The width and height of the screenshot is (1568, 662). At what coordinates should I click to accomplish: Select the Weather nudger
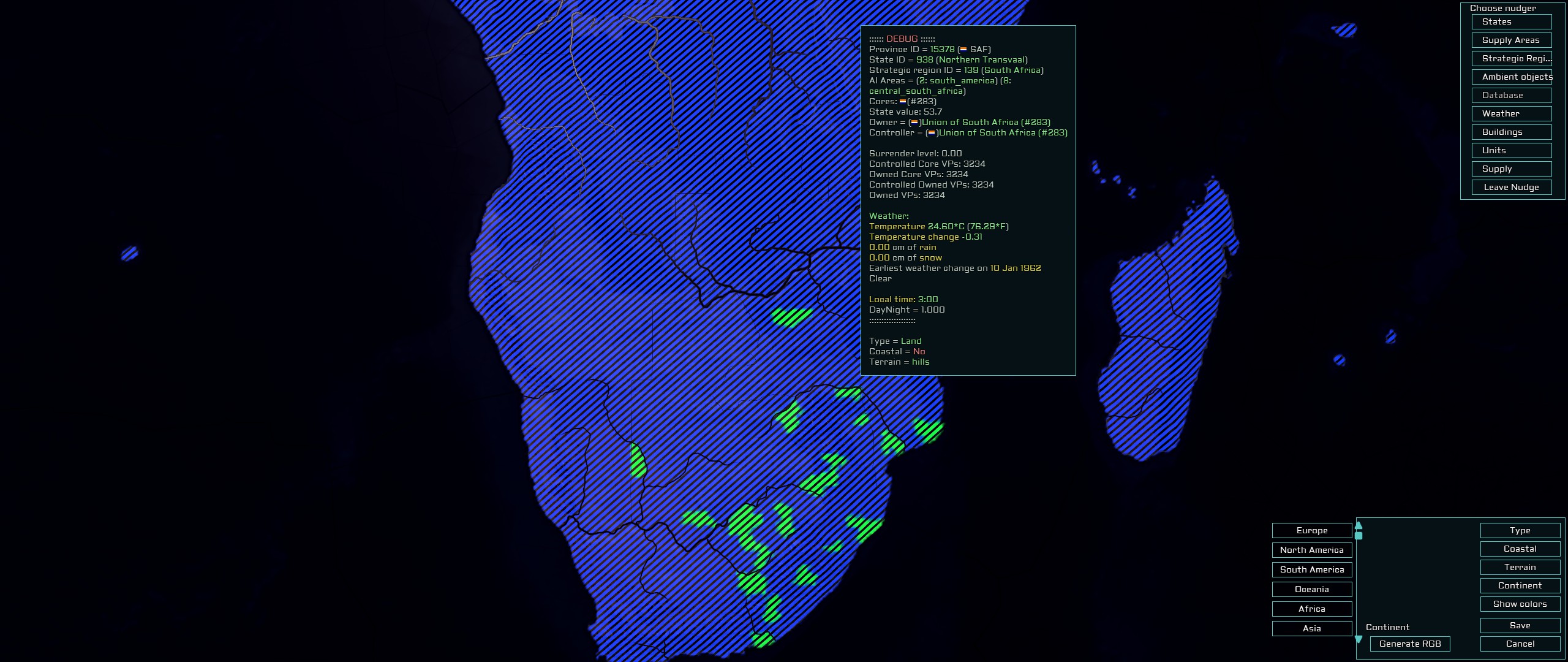tap(1511, 113)
